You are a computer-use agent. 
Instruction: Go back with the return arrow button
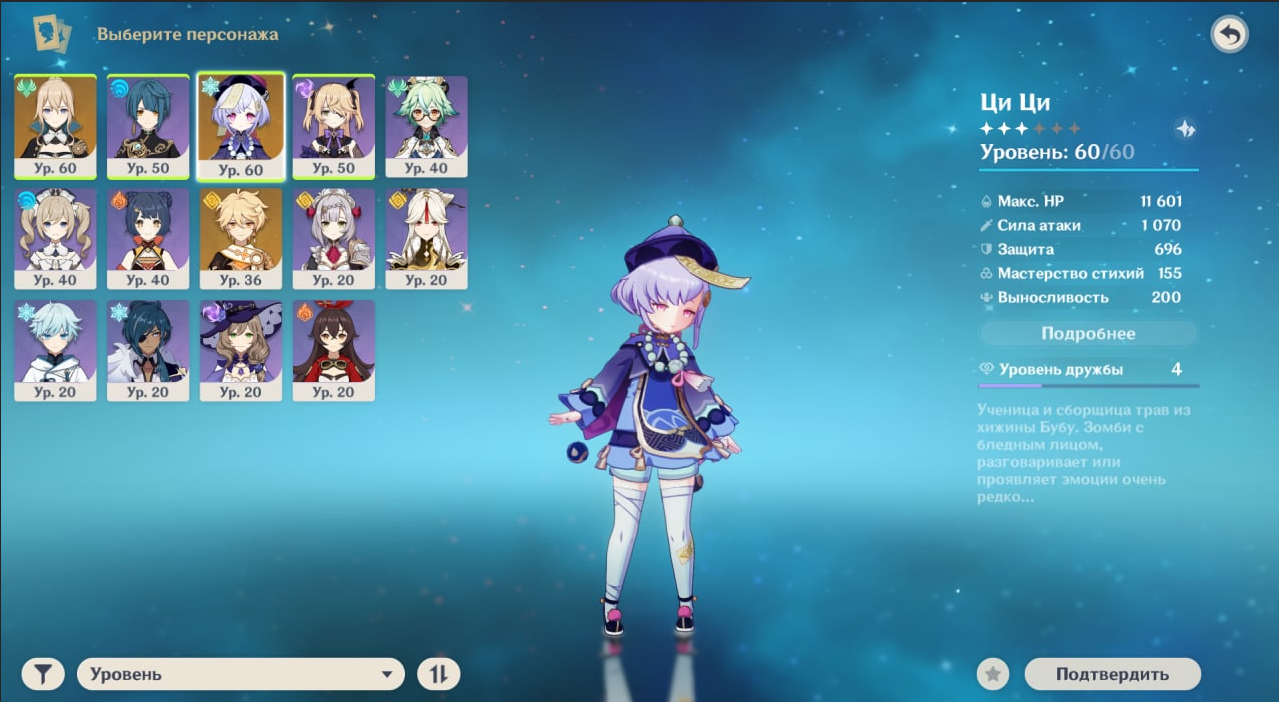coord(1229,35)
